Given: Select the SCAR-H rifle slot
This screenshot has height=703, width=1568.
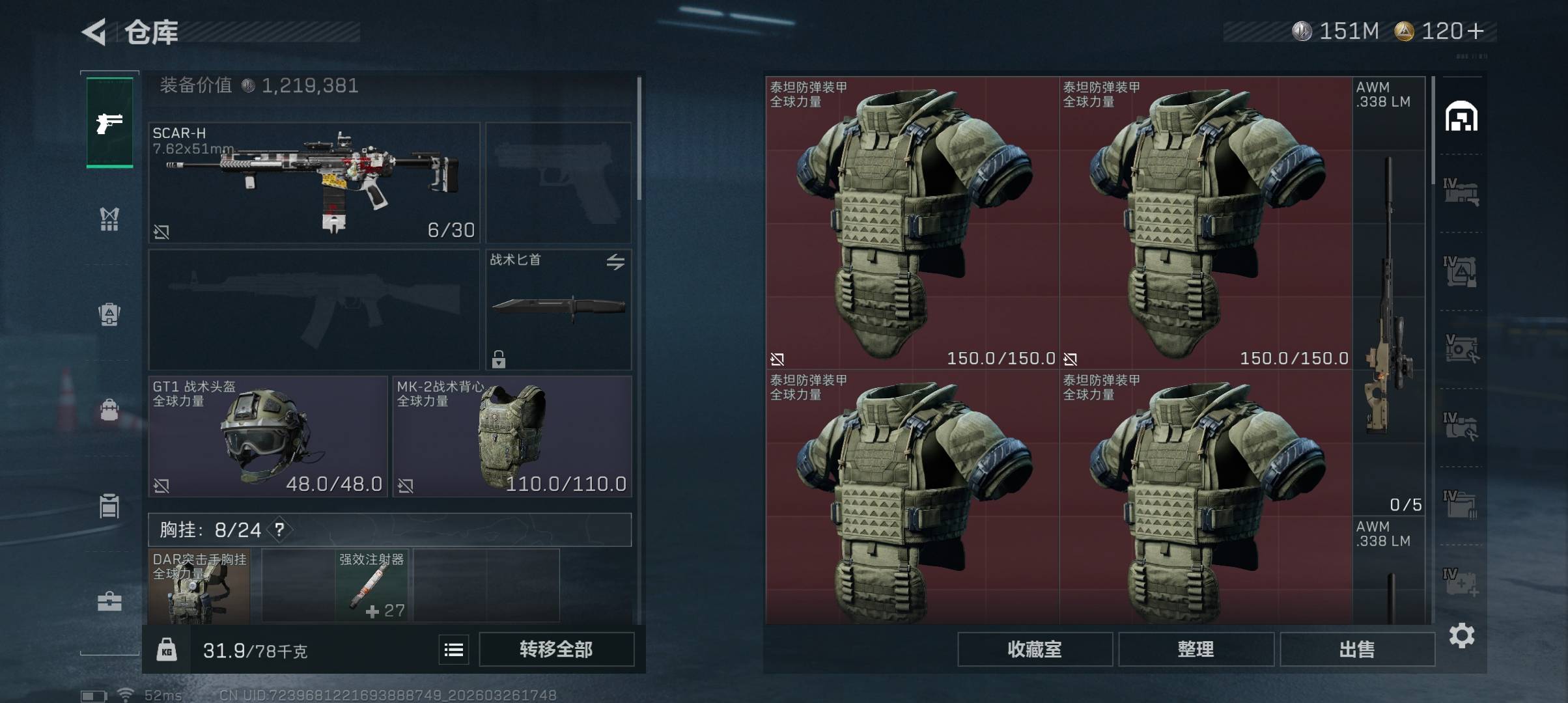Looking at the screenshot, I should coord(314,183).
